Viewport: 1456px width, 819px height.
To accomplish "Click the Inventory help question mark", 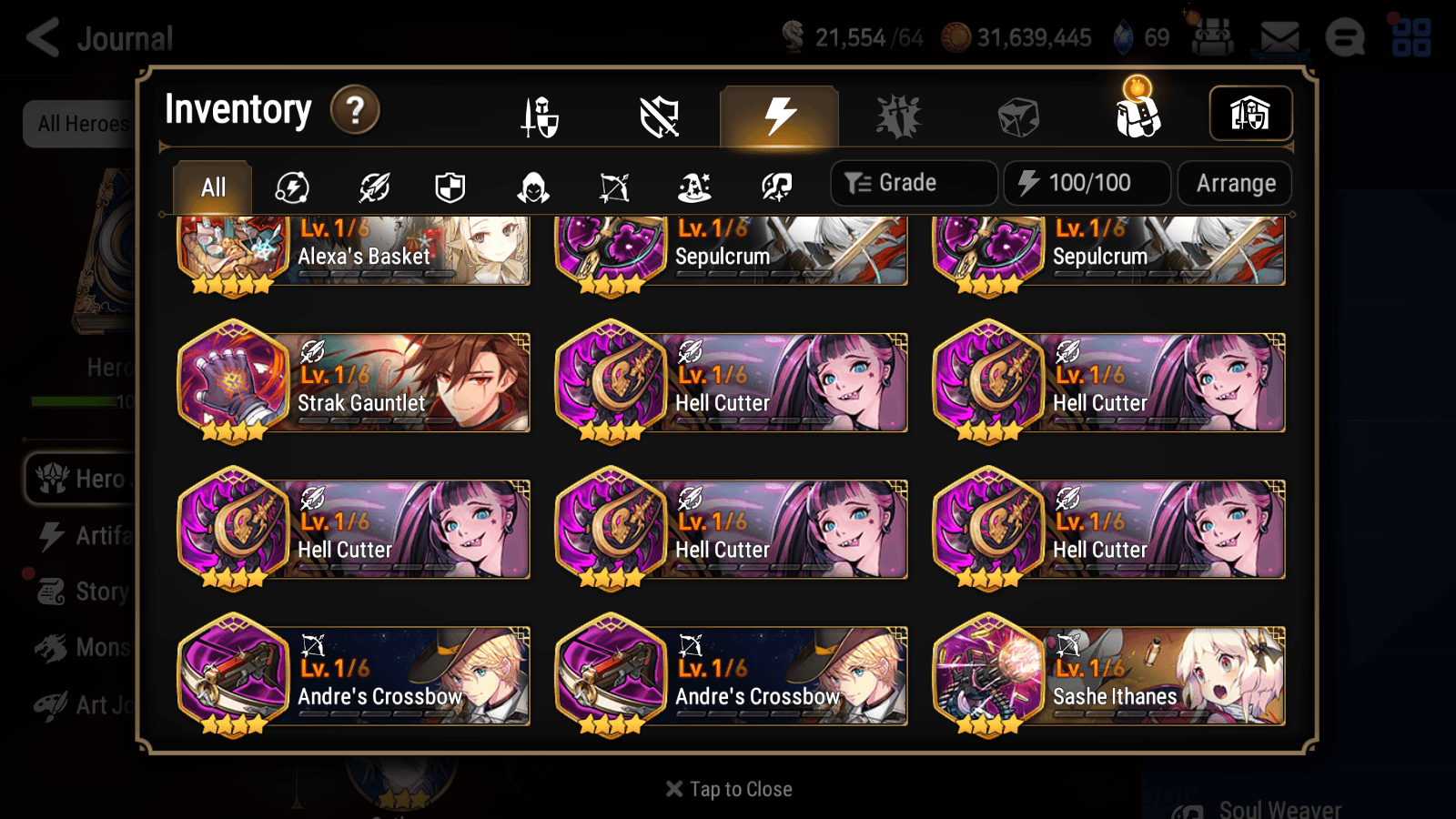I will coord(354,109).
